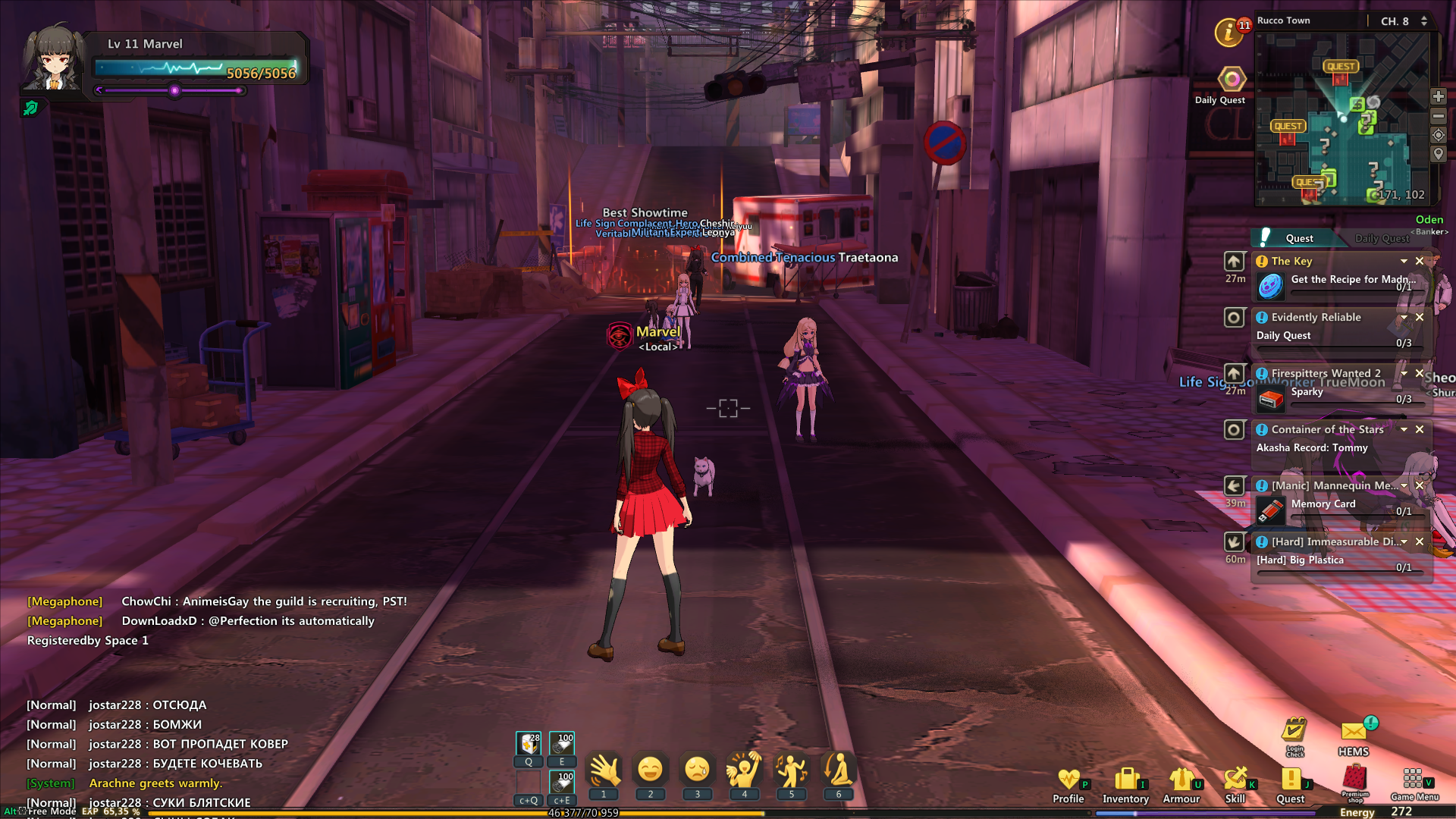Viewport: 1456px width, 819px height.
Task: Open the Daily Quest hexagon icon
Action: pyautogui.click(x=1232, y=79)
